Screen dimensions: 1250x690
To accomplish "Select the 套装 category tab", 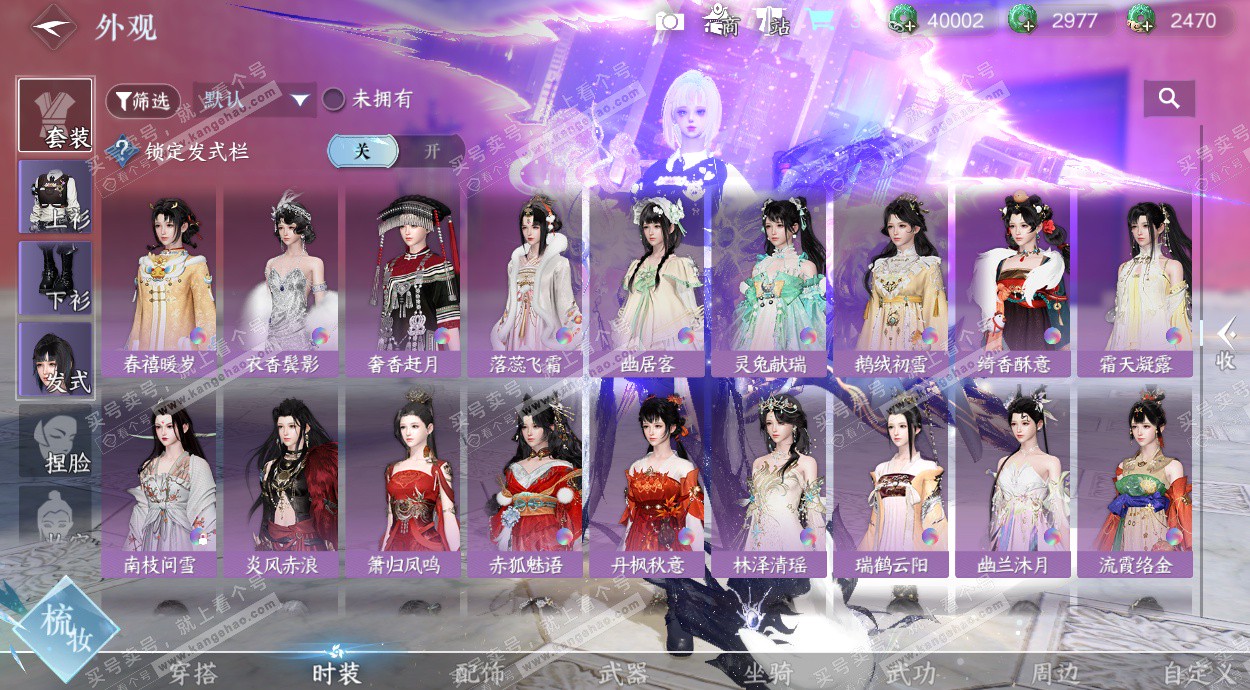I will point(56,115).
